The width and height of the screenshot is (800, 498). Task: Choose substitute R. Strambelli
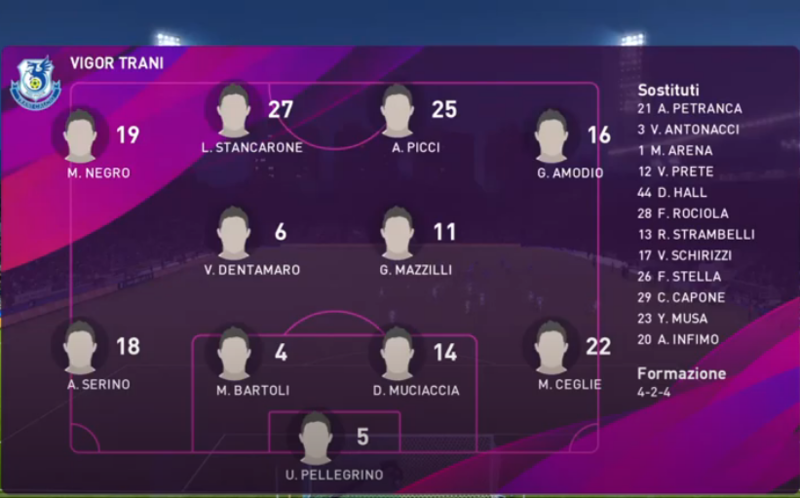pos(696,234)
